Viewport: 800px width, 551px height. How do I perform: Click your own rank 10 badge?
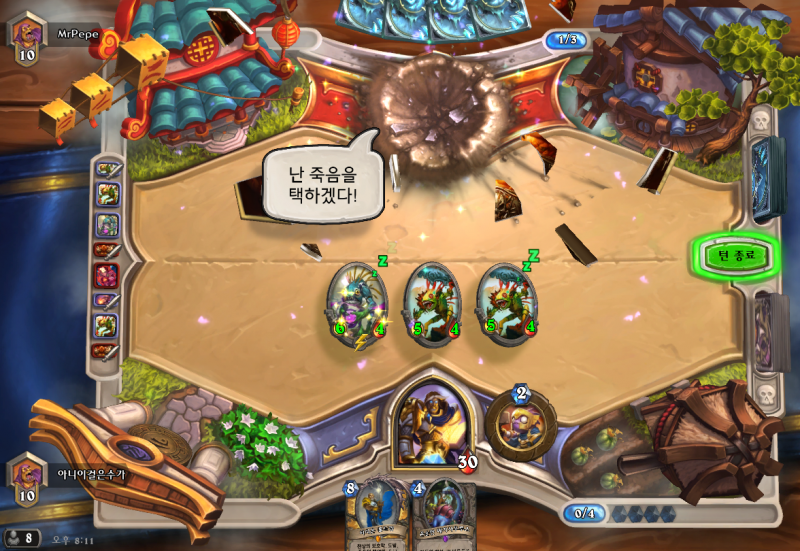[26, 476]
